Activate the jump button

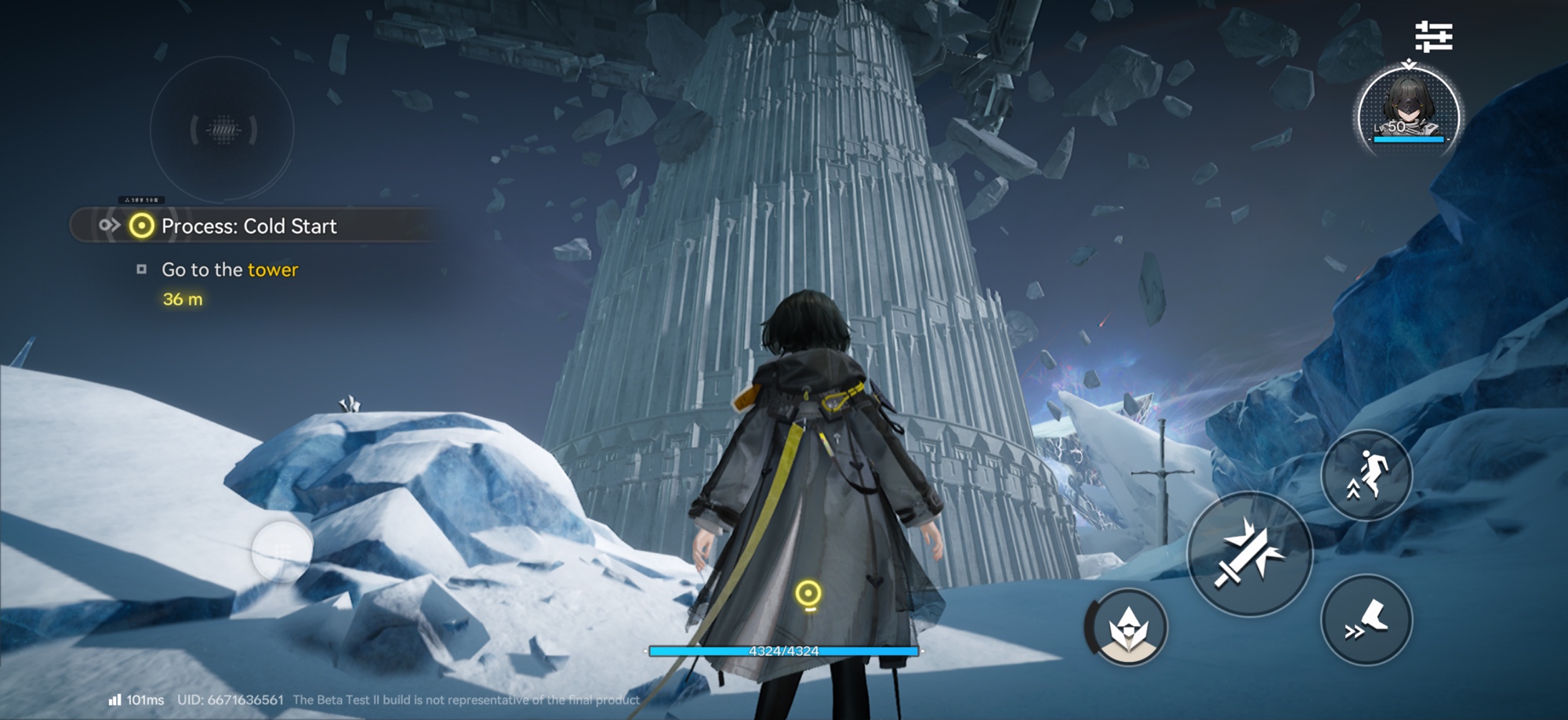click(x=1367, y=475)
